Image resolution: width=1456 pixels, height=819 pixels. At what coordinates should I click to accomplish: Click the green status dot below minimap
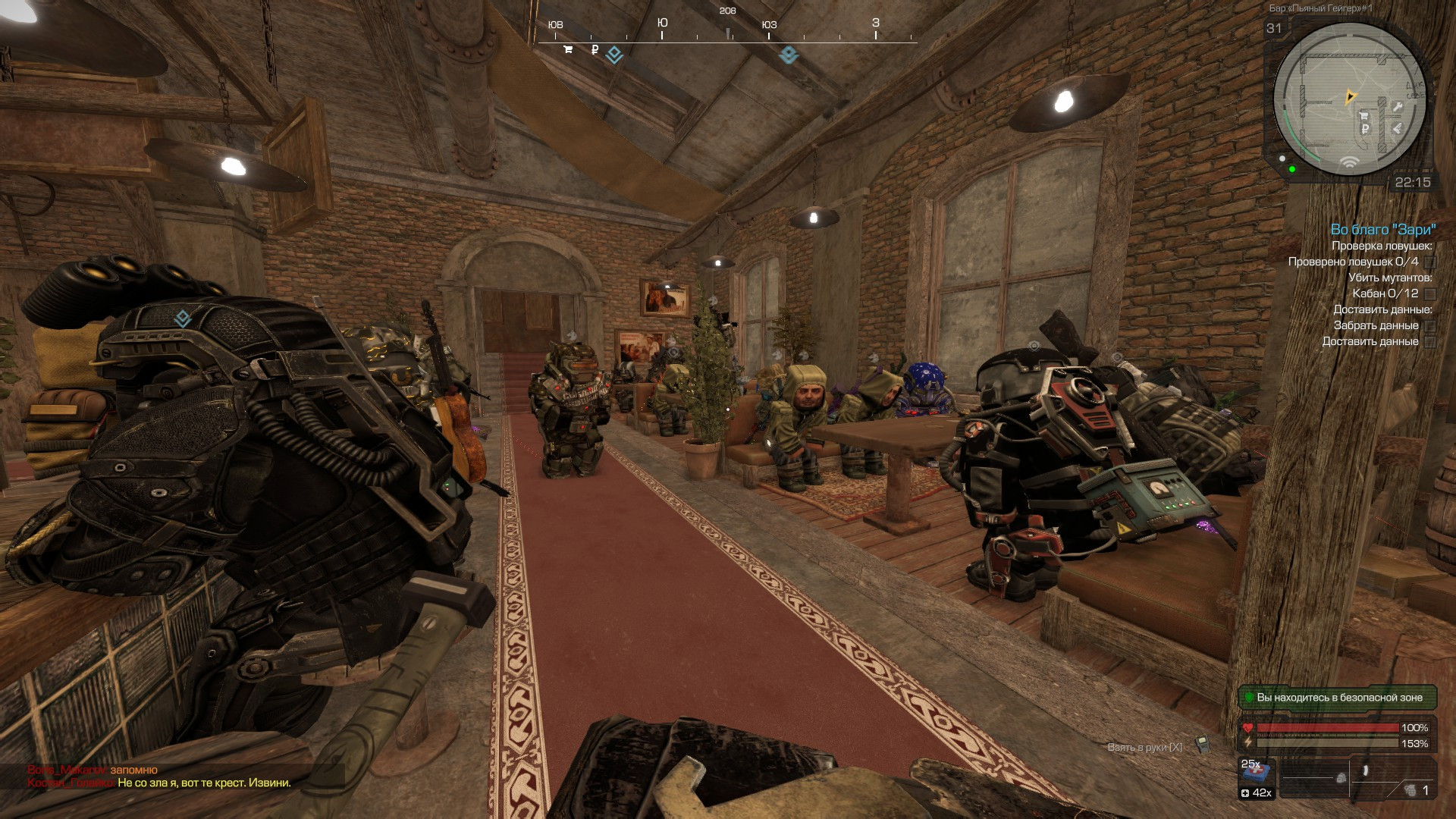point(1292,168)
